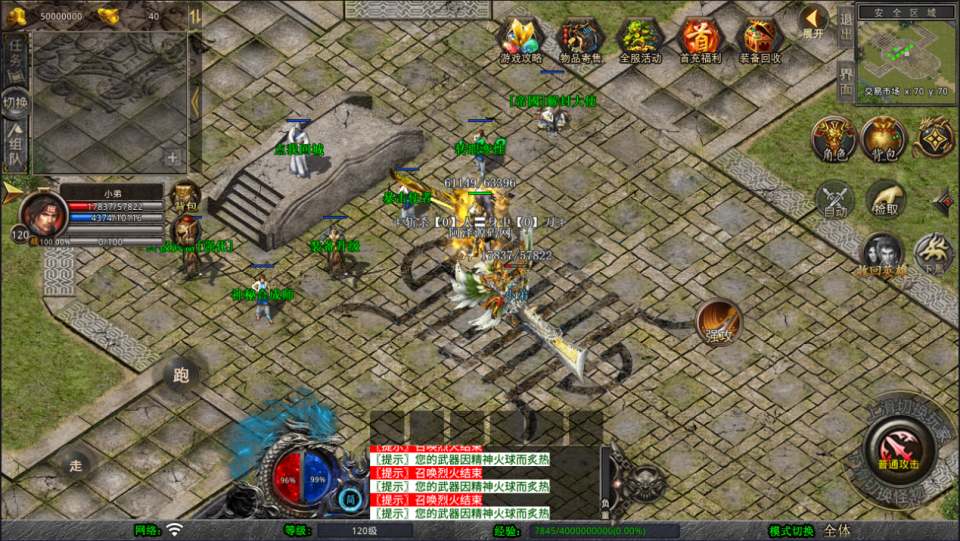Select the 任务 quest tab
The height and width of the screenshot is (541, 960).
[15, 52]
